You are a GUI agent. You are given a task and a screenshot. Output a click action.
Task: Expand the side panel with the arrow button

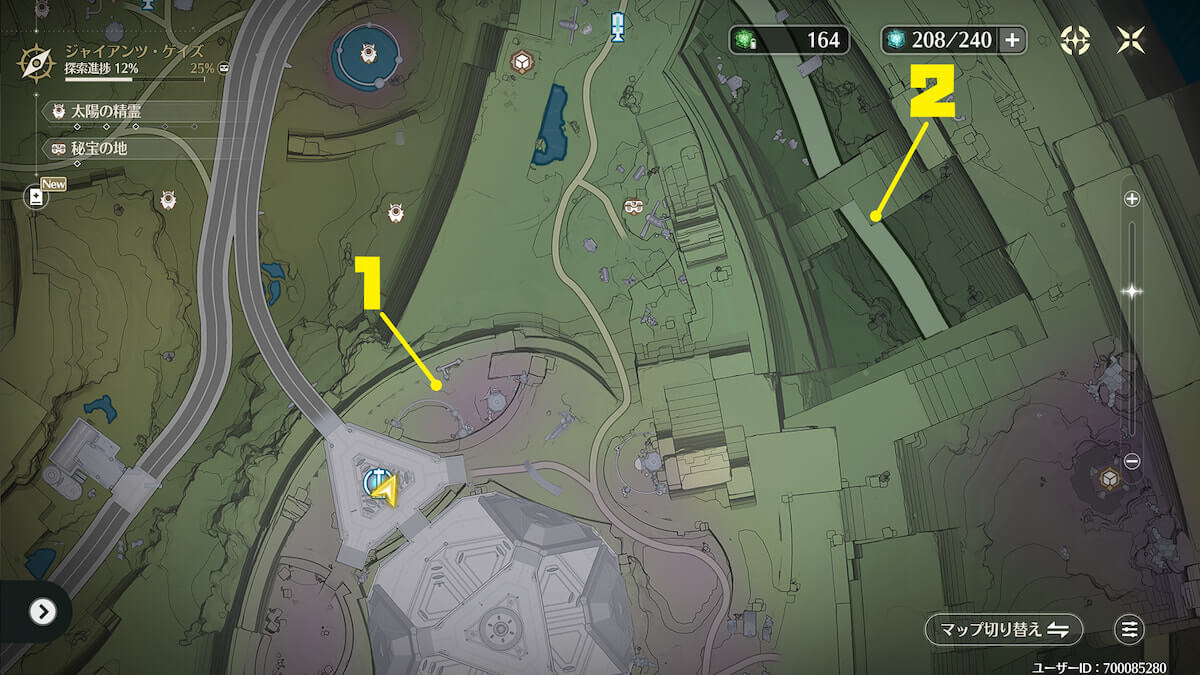[x=42, y=611]
